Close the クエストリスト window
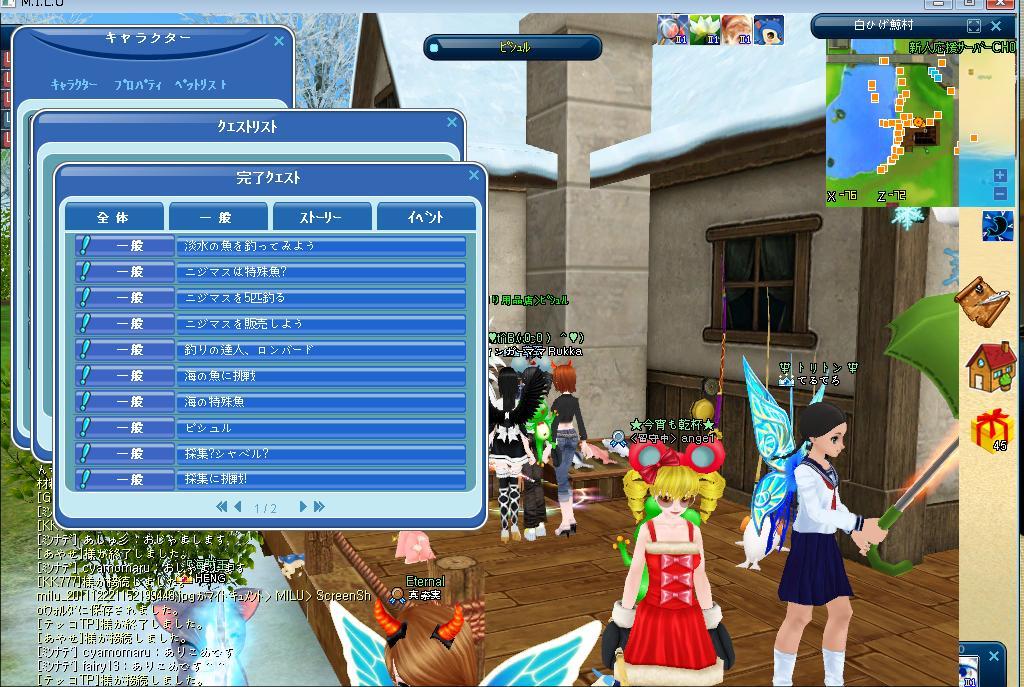Image resolution: width=1024 pixels, height=687 pixels. click(452, 122)
